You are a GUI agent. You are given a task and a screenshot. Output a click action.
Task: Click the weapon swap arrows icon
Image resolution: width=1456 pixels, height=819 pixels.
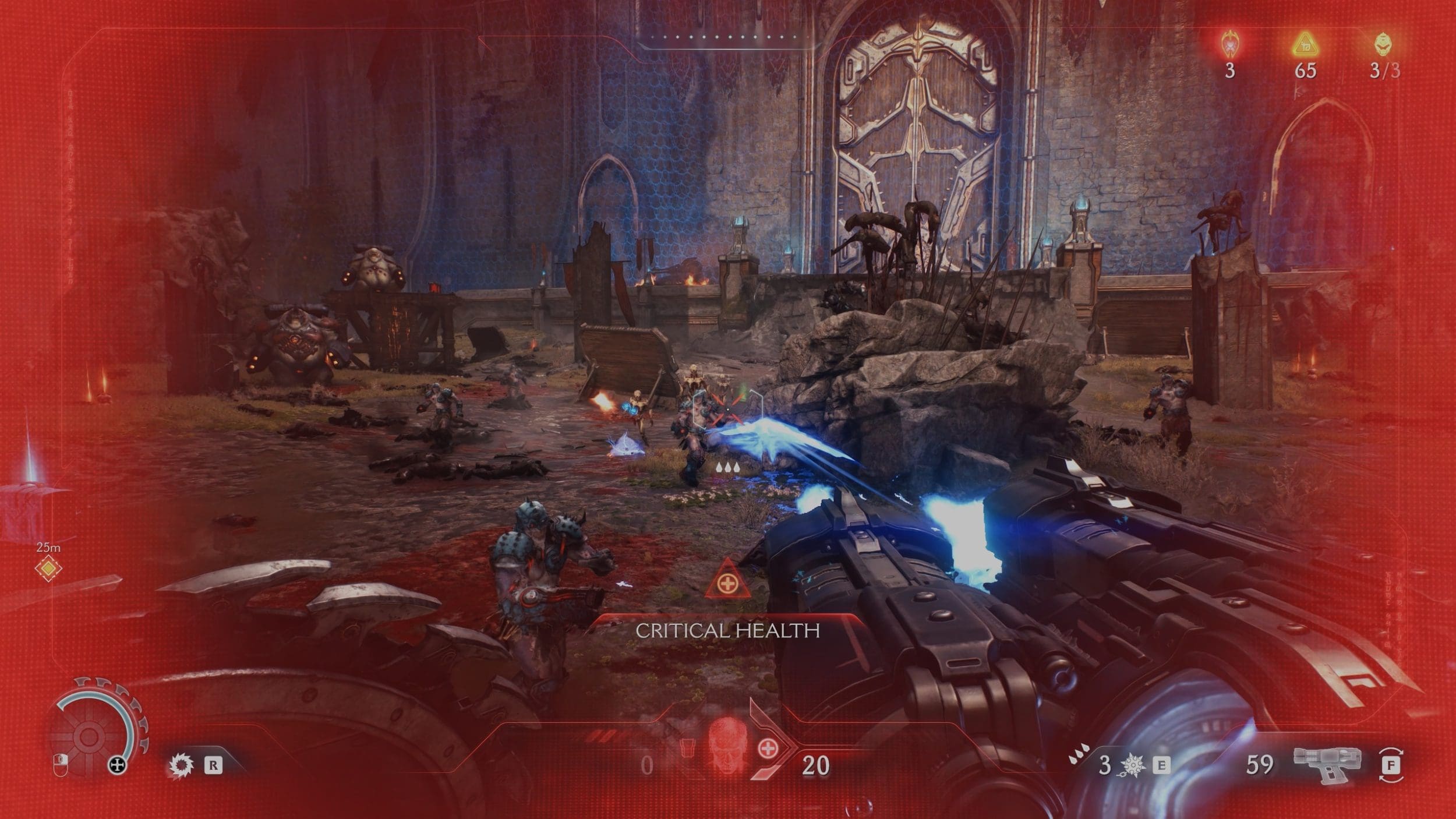tap(1391, 765)
